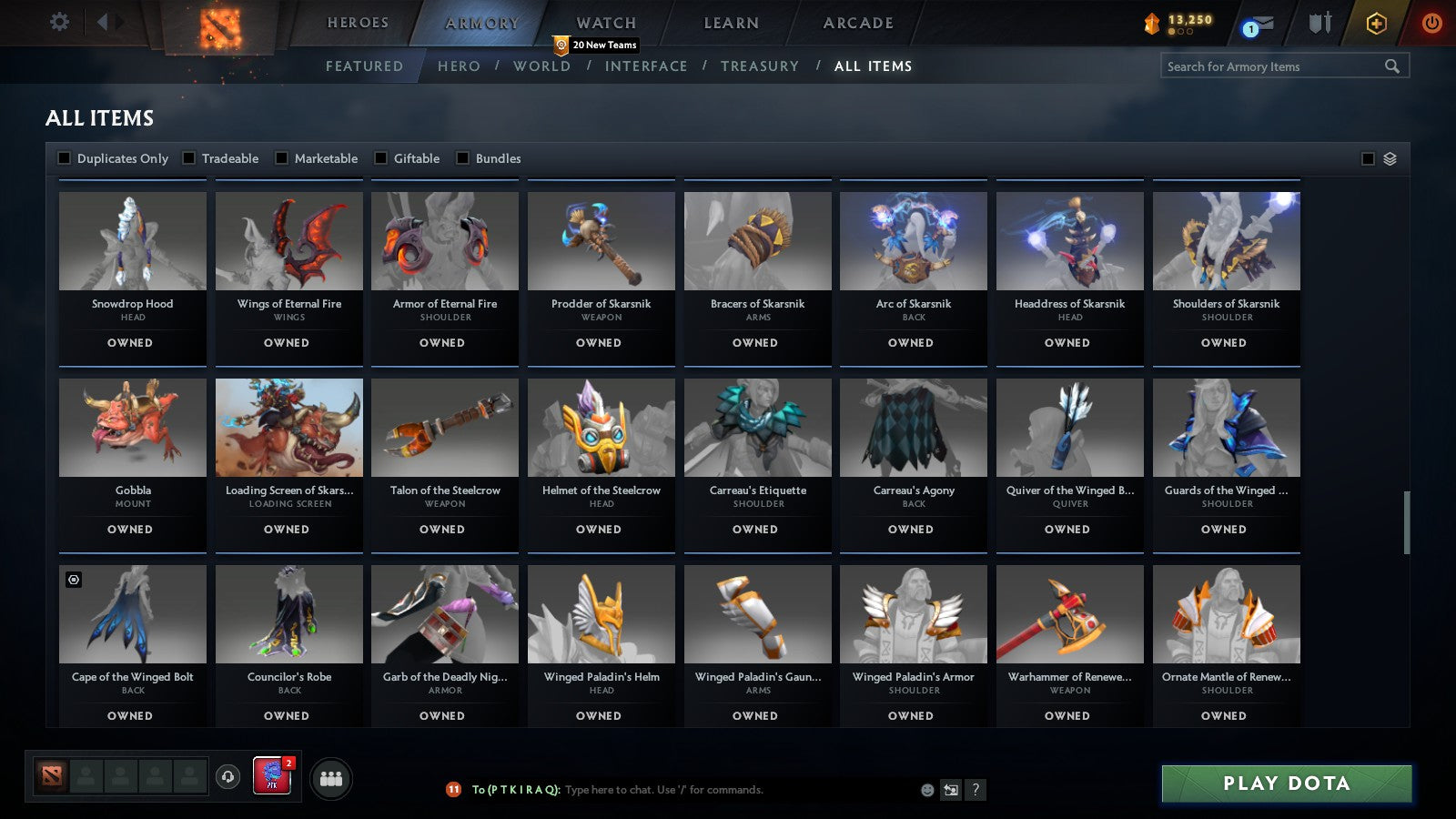Switch to the Treasury section
Screen dimensions: 1456x819
[761, 66]
